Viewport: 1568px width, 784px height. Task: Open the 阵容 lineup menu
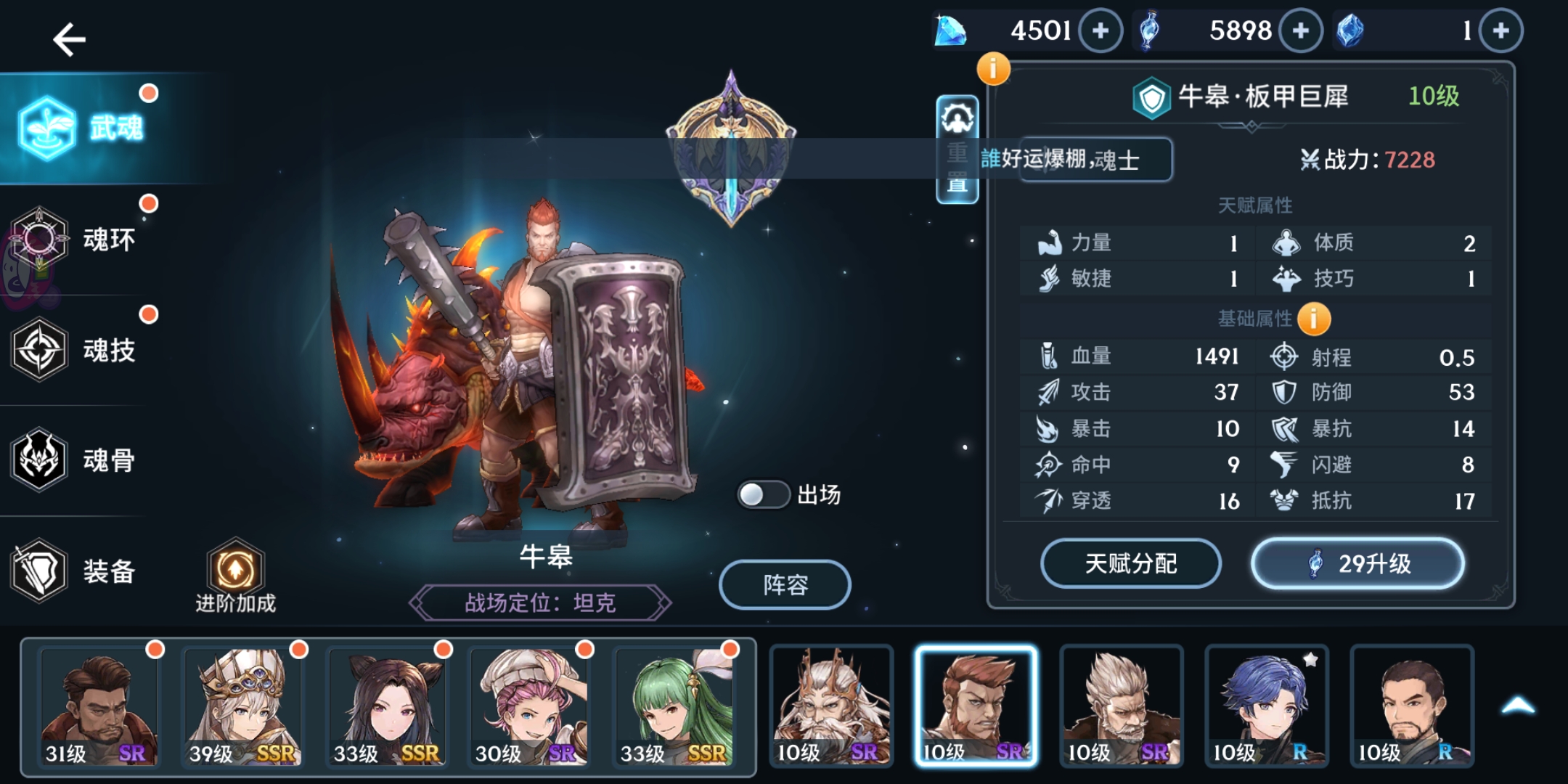pyautogui.click(x=784, y=584)
